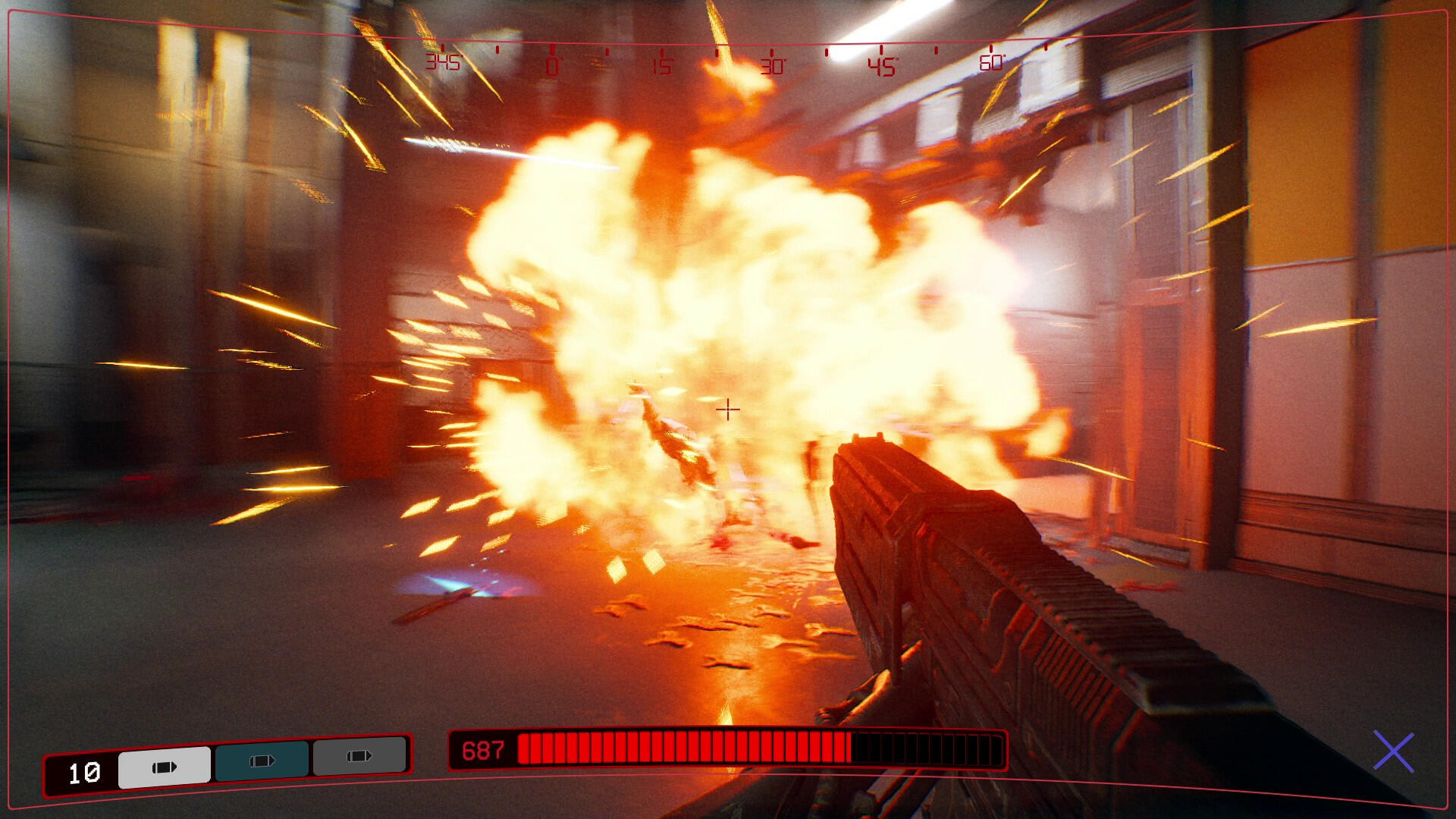The width and height of the screenshot is (1456, 819).
Task: Select the white bullet ammo slot
Action: tap(165, 767)
